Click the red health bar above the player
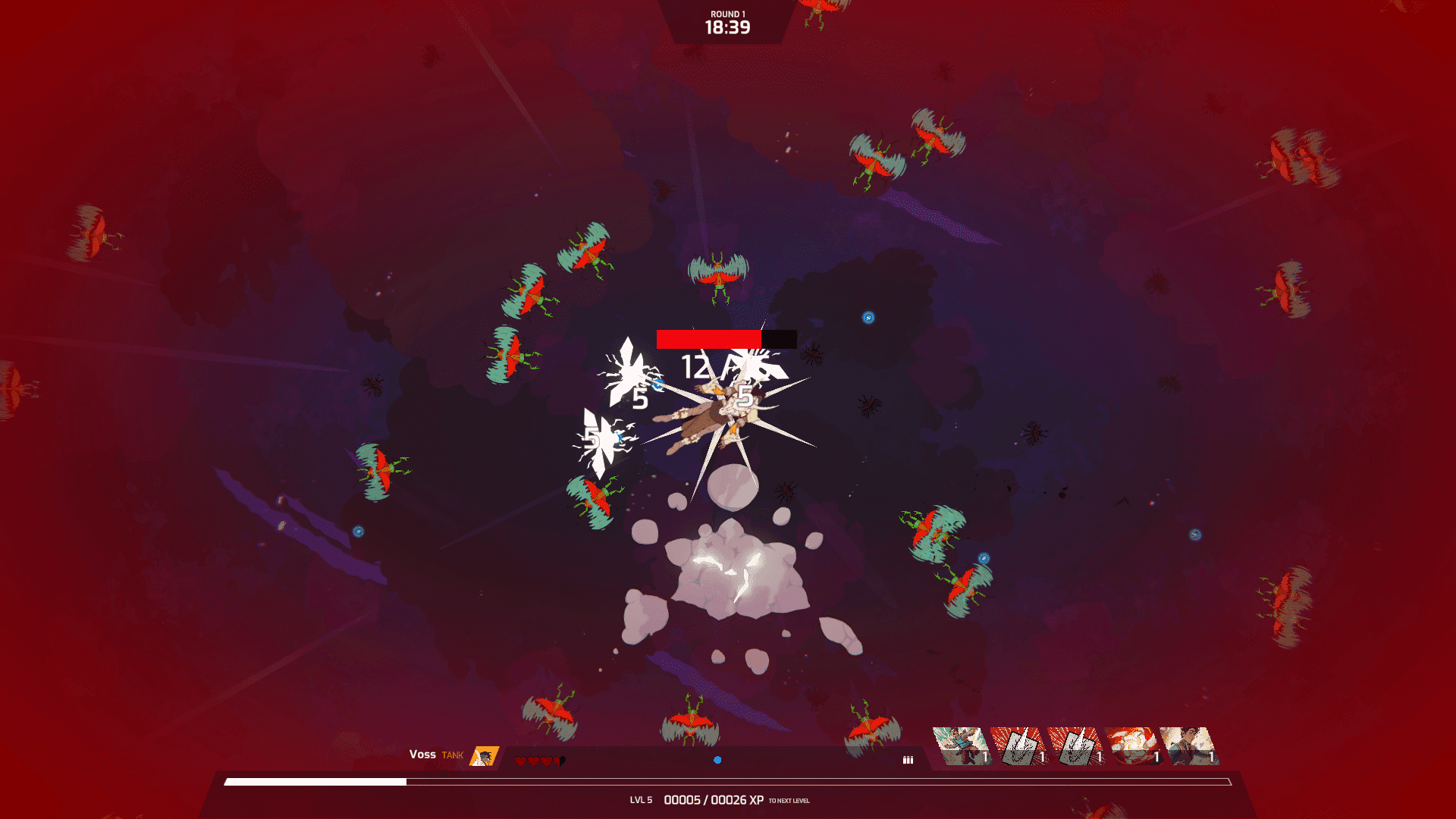The image size is (1456, 819). [x=709, y=337]
